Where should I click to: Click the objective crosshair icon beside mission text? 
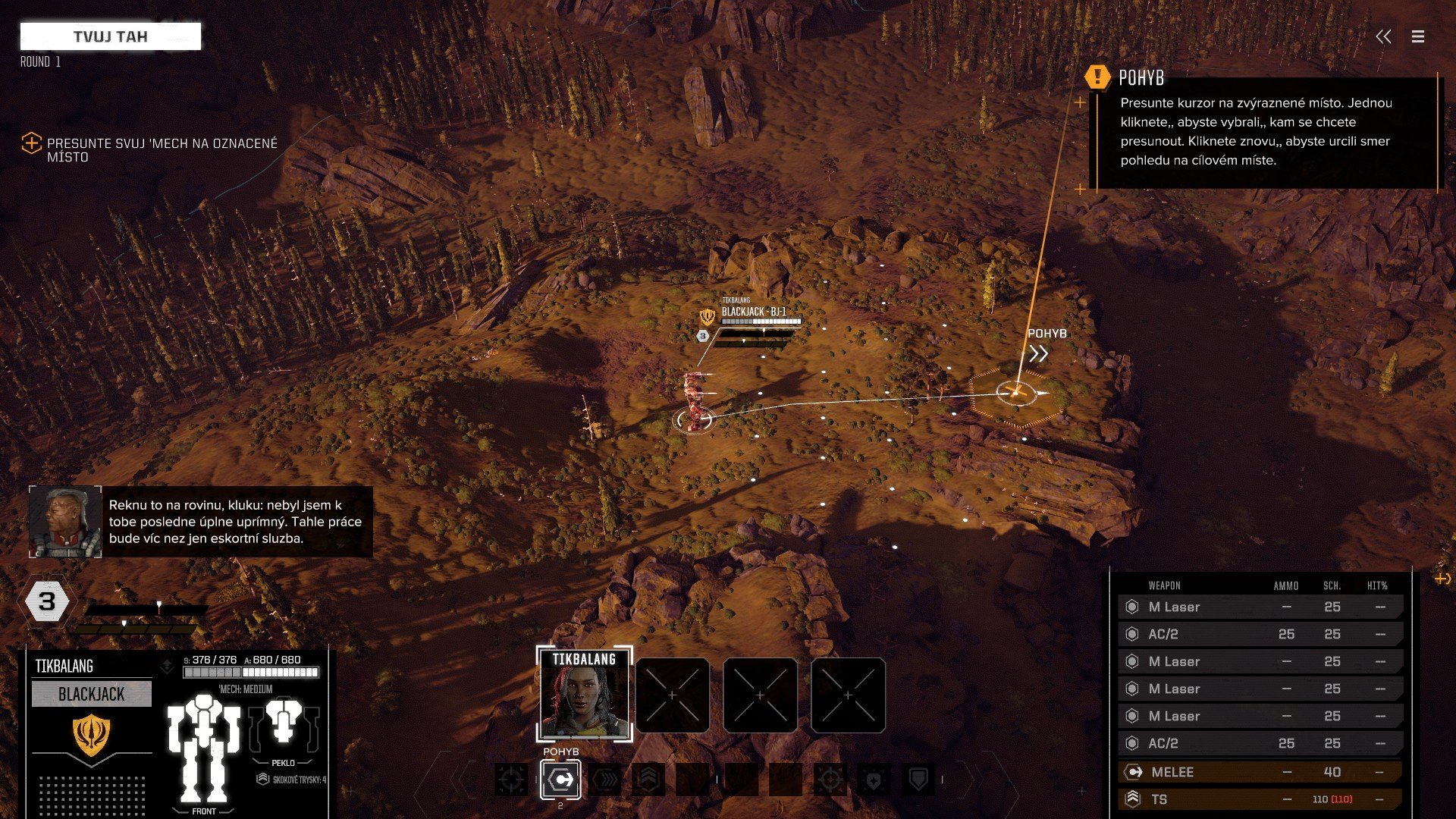click(x=31, y=143)
